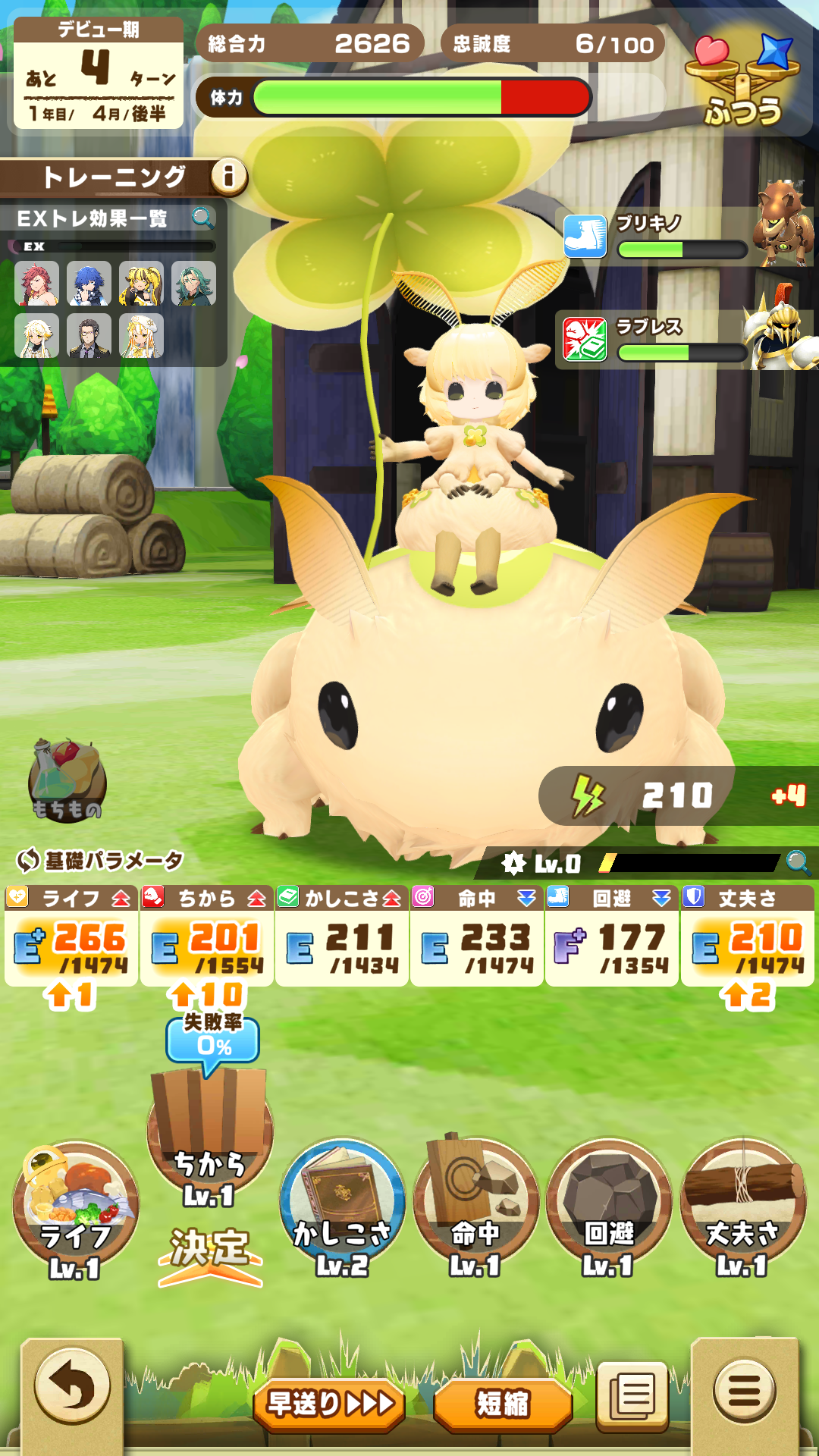
Task: Choose the かしこさ Lv.2 training
Action: point(342,1206)
